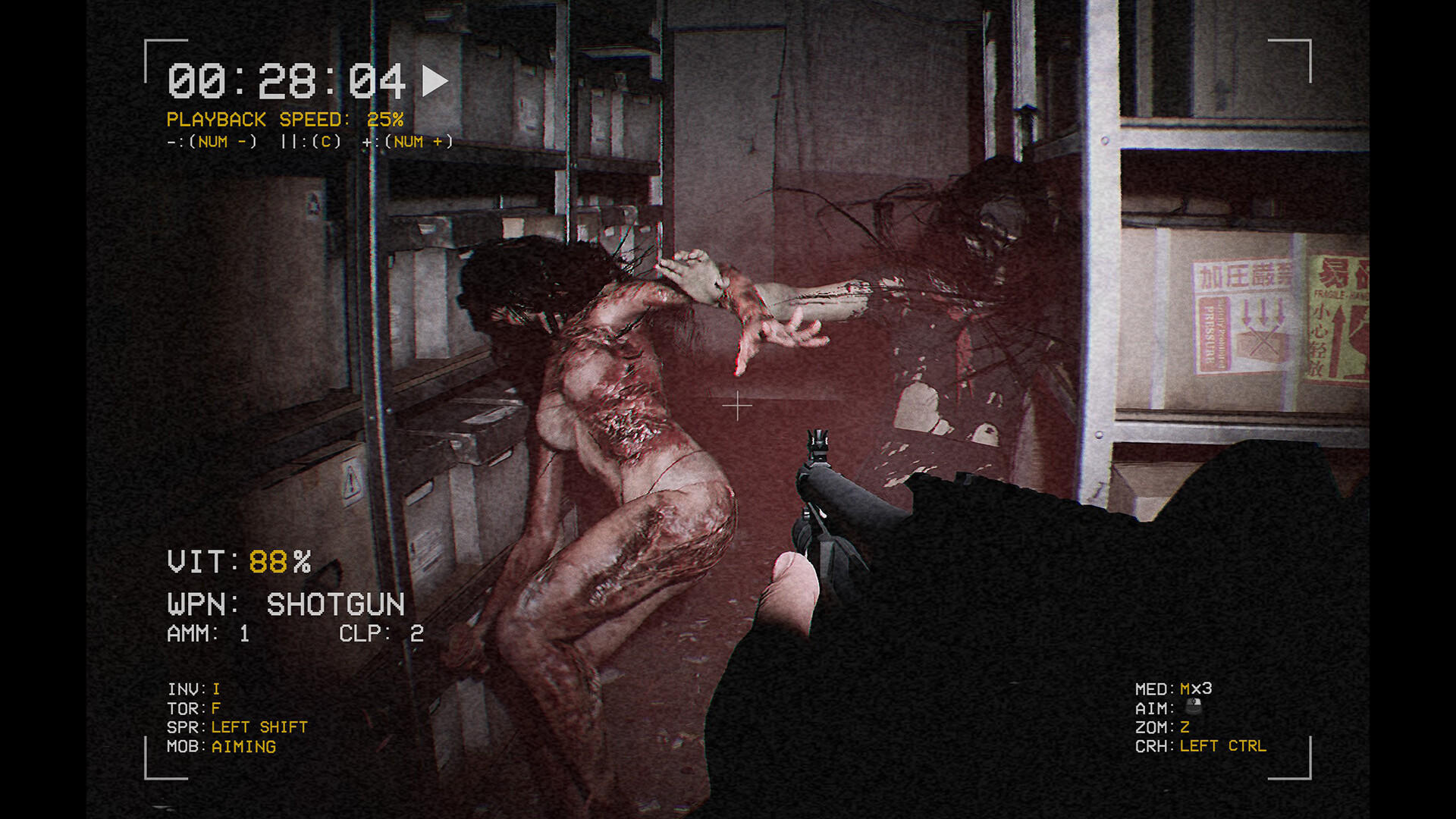The image size is (1456, 819).
Task: Click the MOB: AIMING mobility status
Action: pos(222,746)
